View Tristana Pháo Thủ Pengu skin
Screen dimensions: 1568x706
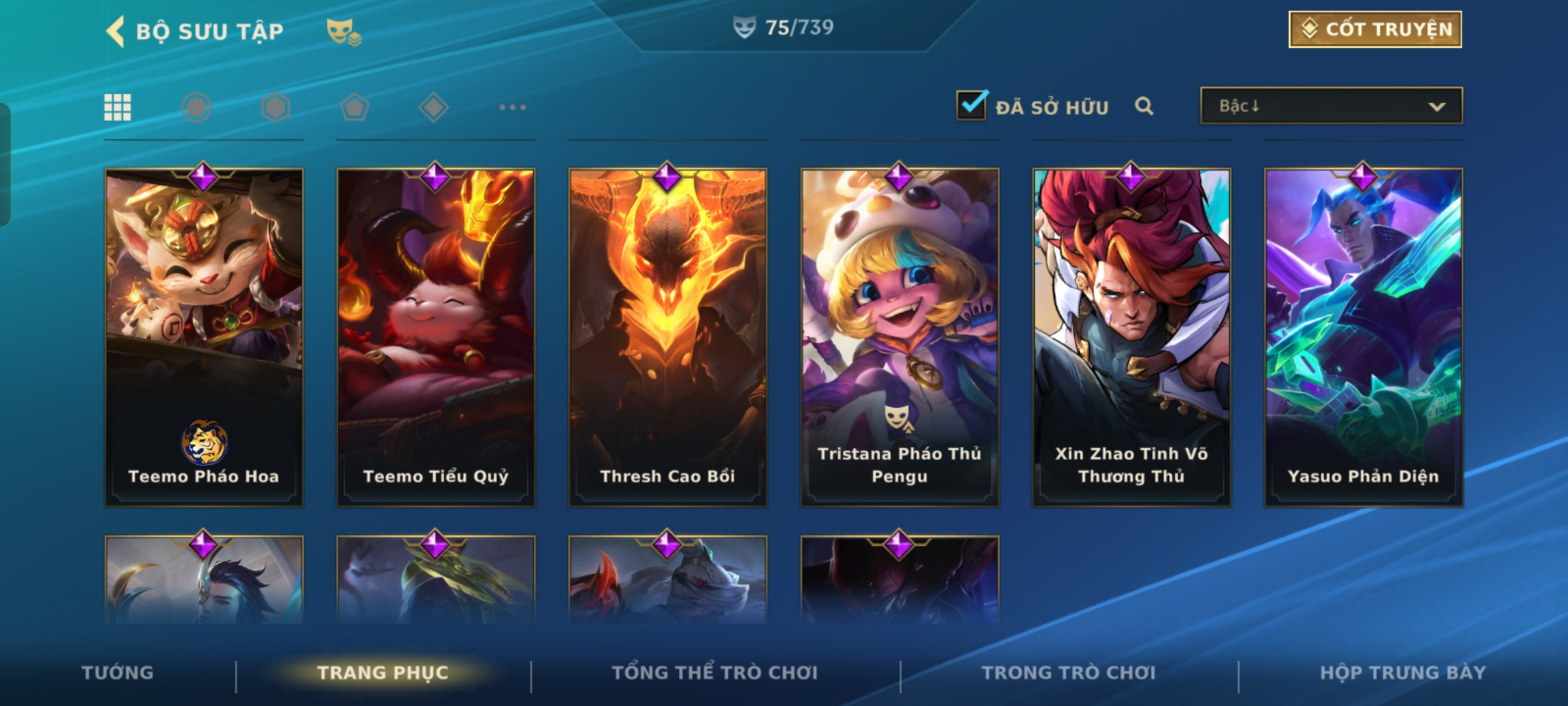tap(900, 337)
